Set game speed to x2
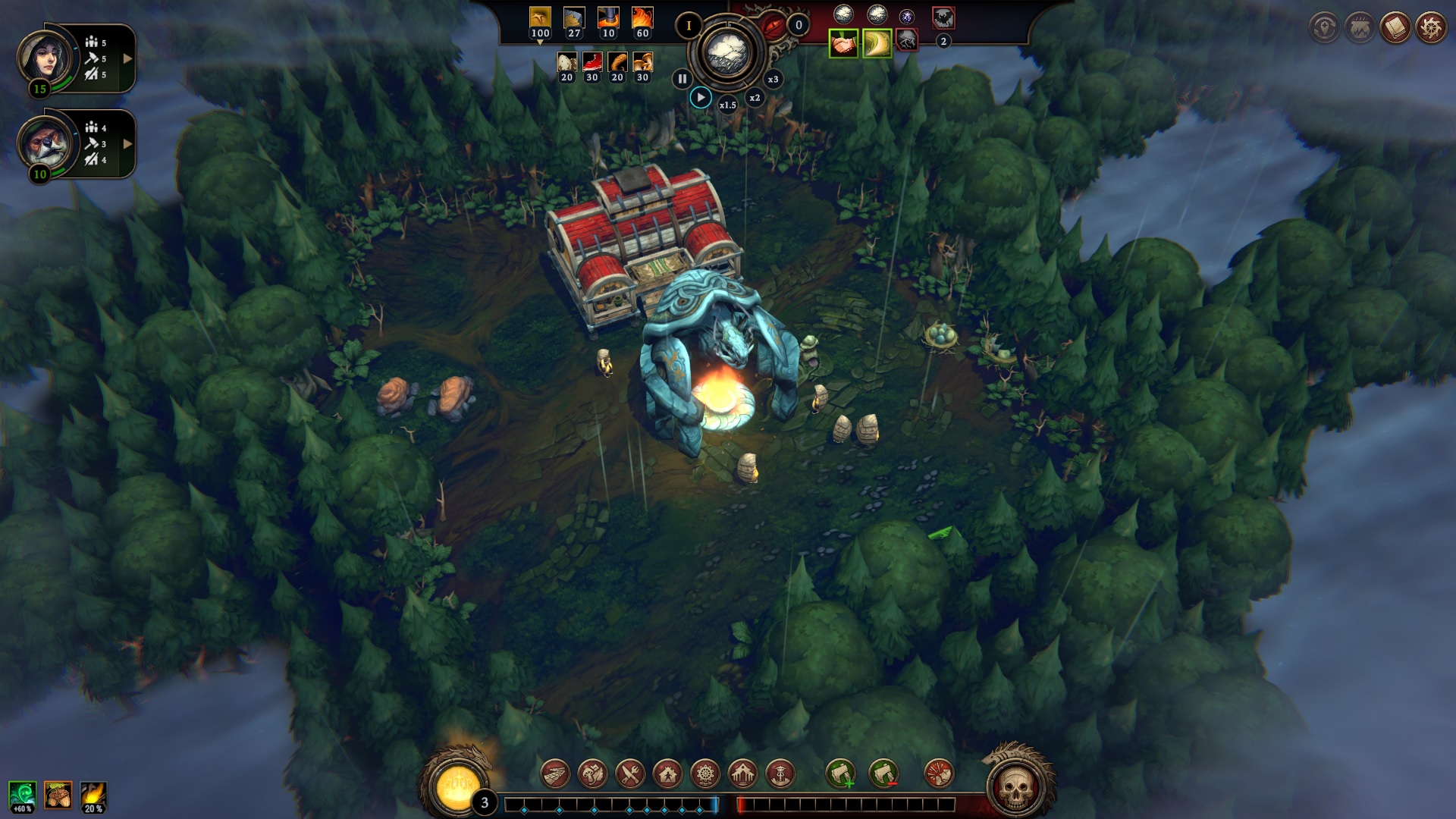This screenshot has width=1456, height=819. click(x=755, y=98)
